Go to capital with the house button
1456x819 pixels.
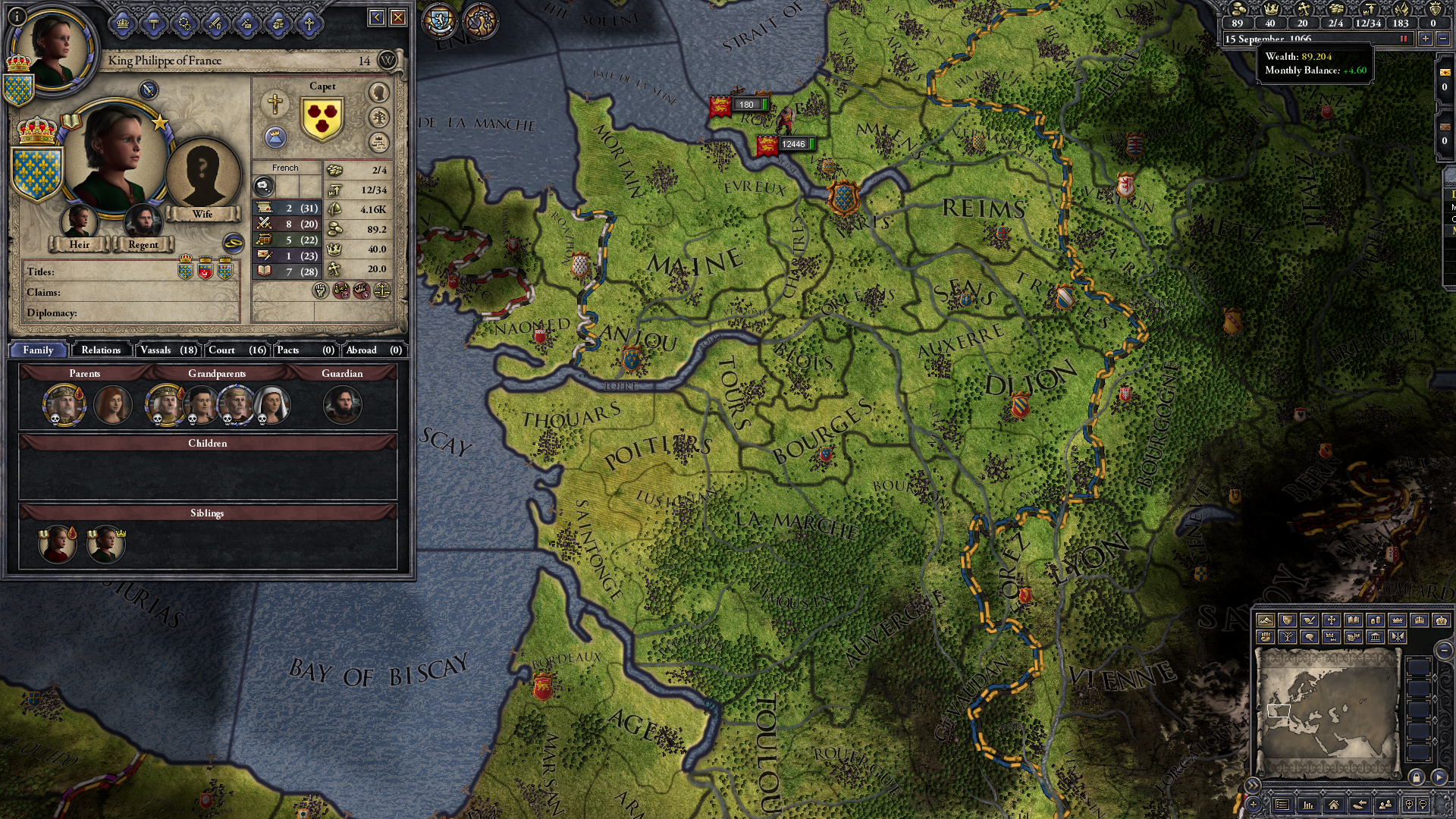tap(1333, 805)
